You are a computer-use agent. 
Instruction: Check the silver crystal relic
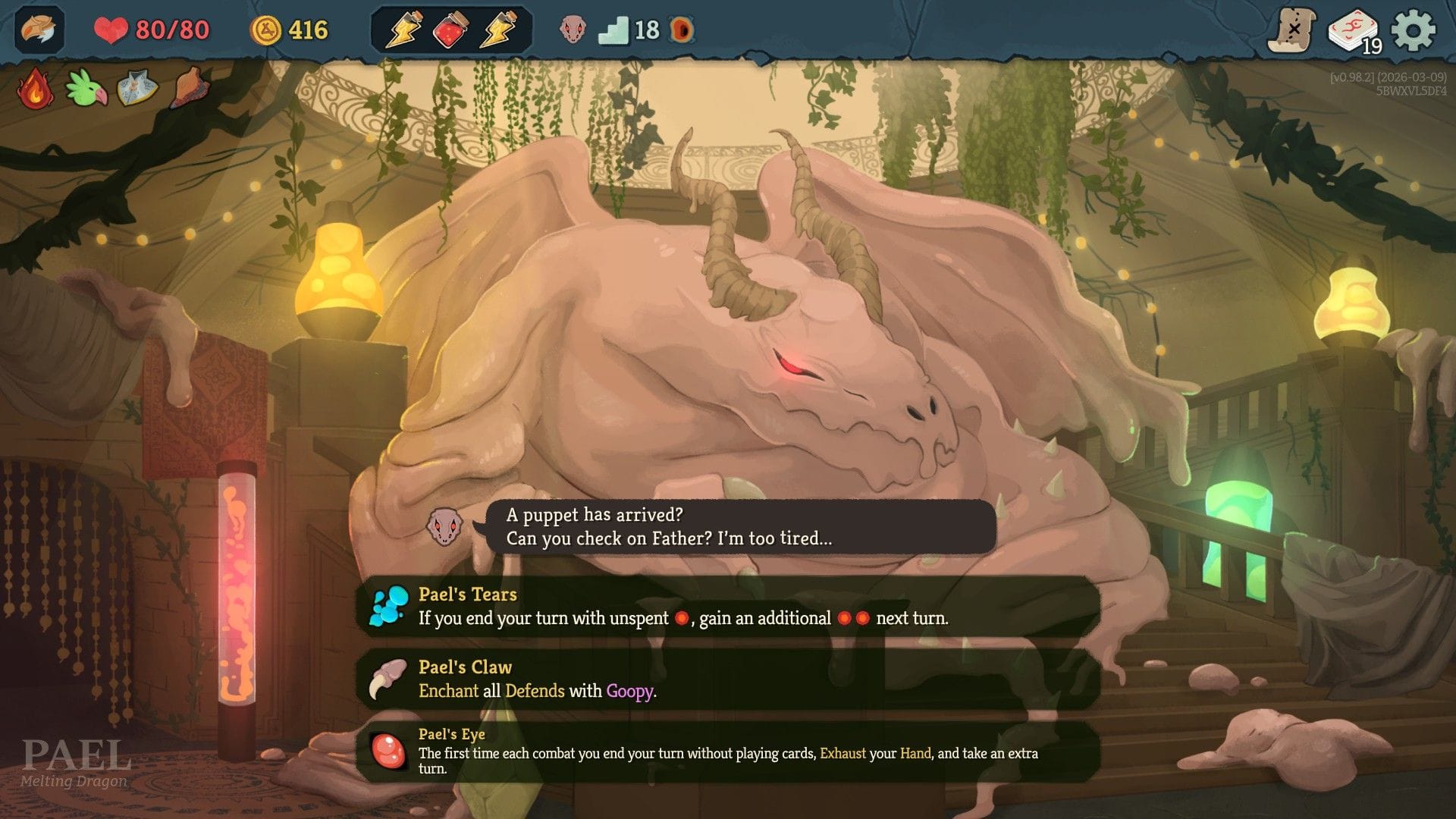[137, 89]
